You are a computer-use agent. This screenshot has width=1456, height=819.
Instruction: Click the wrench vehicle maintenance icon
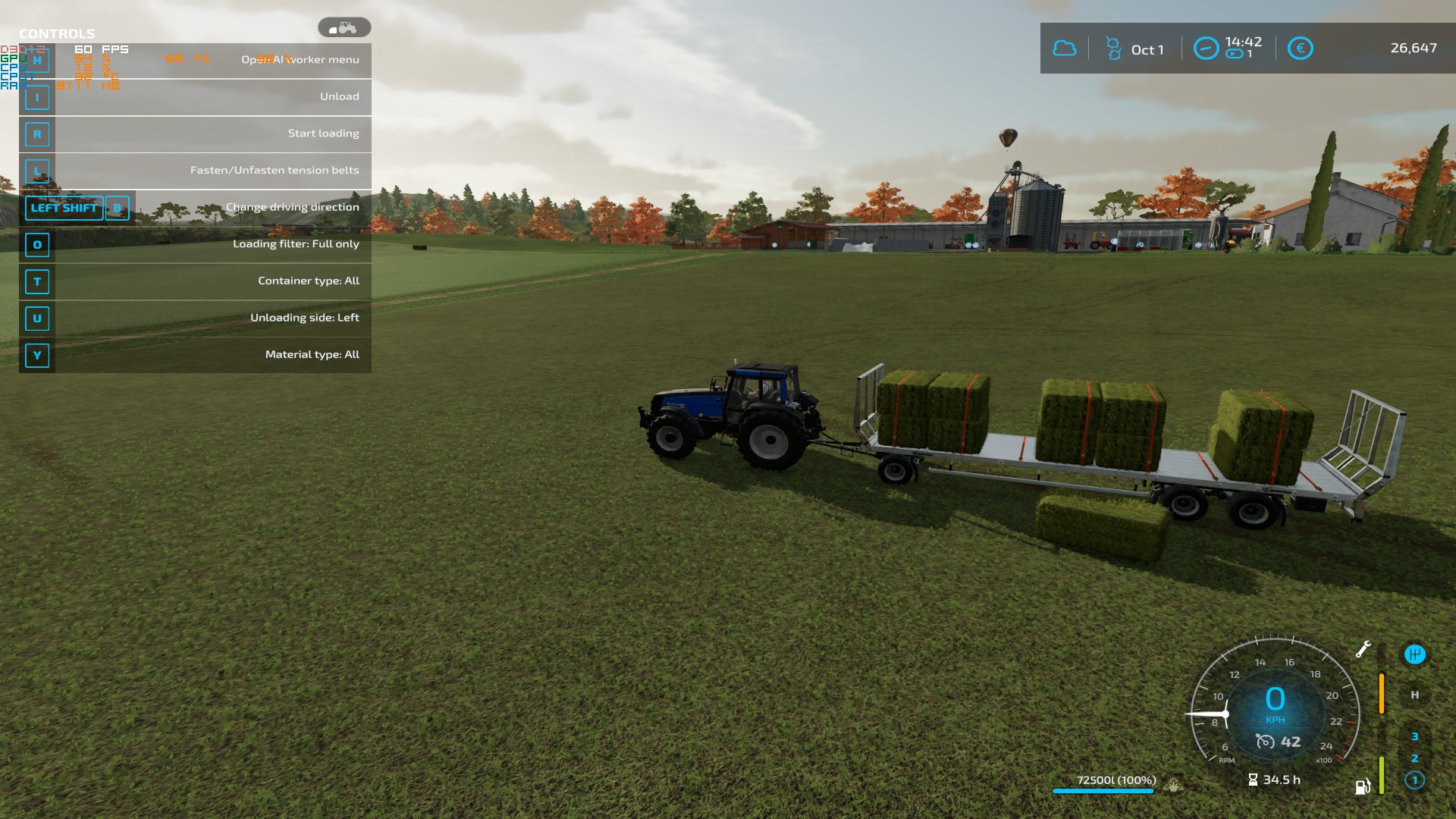tap(1363, 650)
